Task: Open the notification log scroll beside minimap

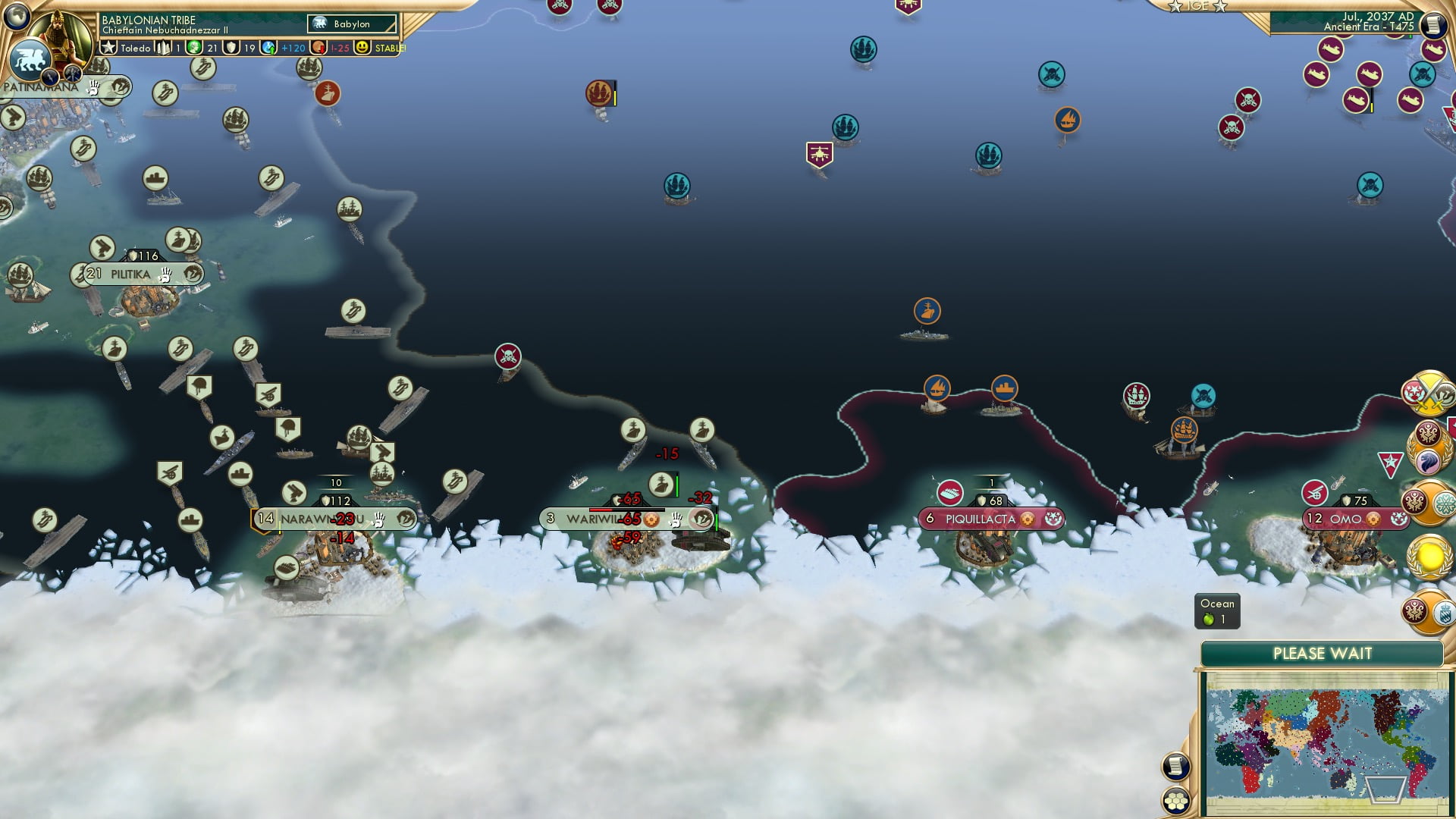Action: click(x=1178, y=766)
